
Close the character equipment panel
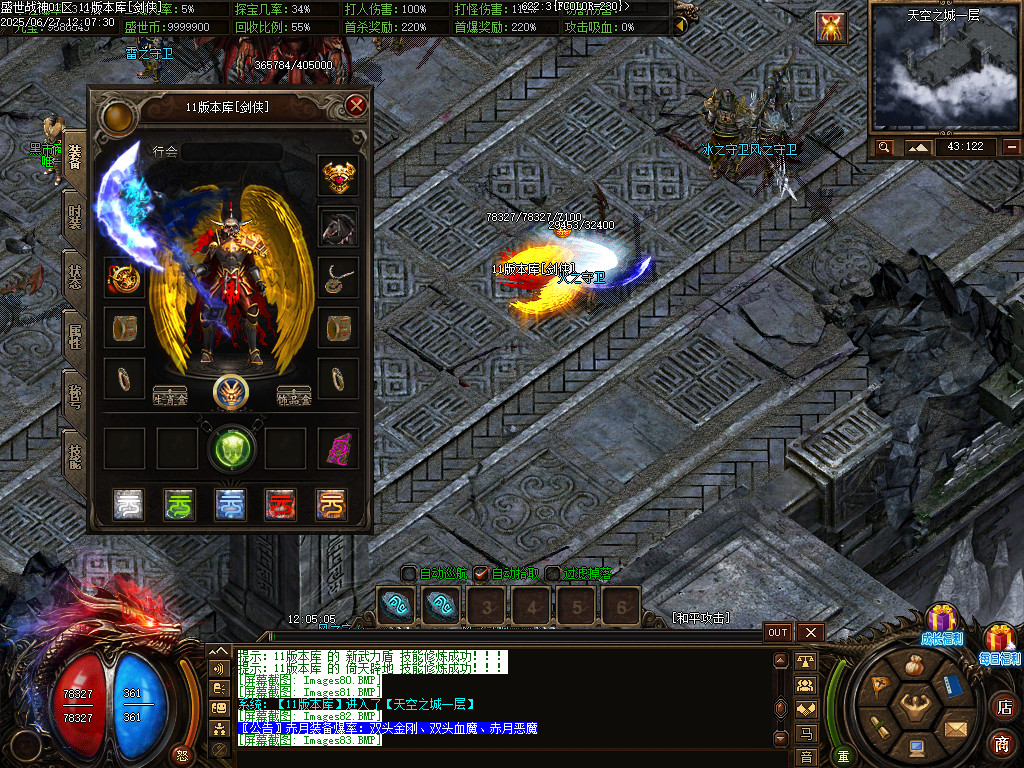[356, 106]
